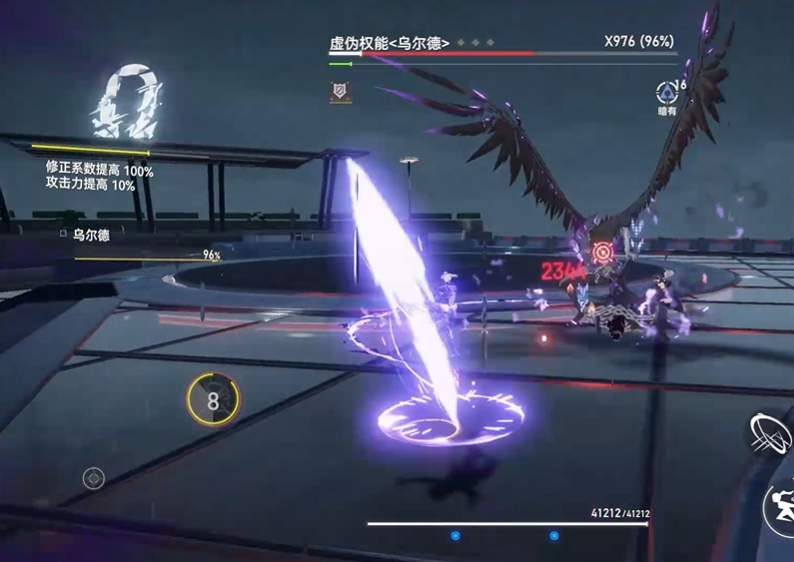Tap the small crosshair target-lock icon
794x562 pixels.
click(x=93, y=479)
